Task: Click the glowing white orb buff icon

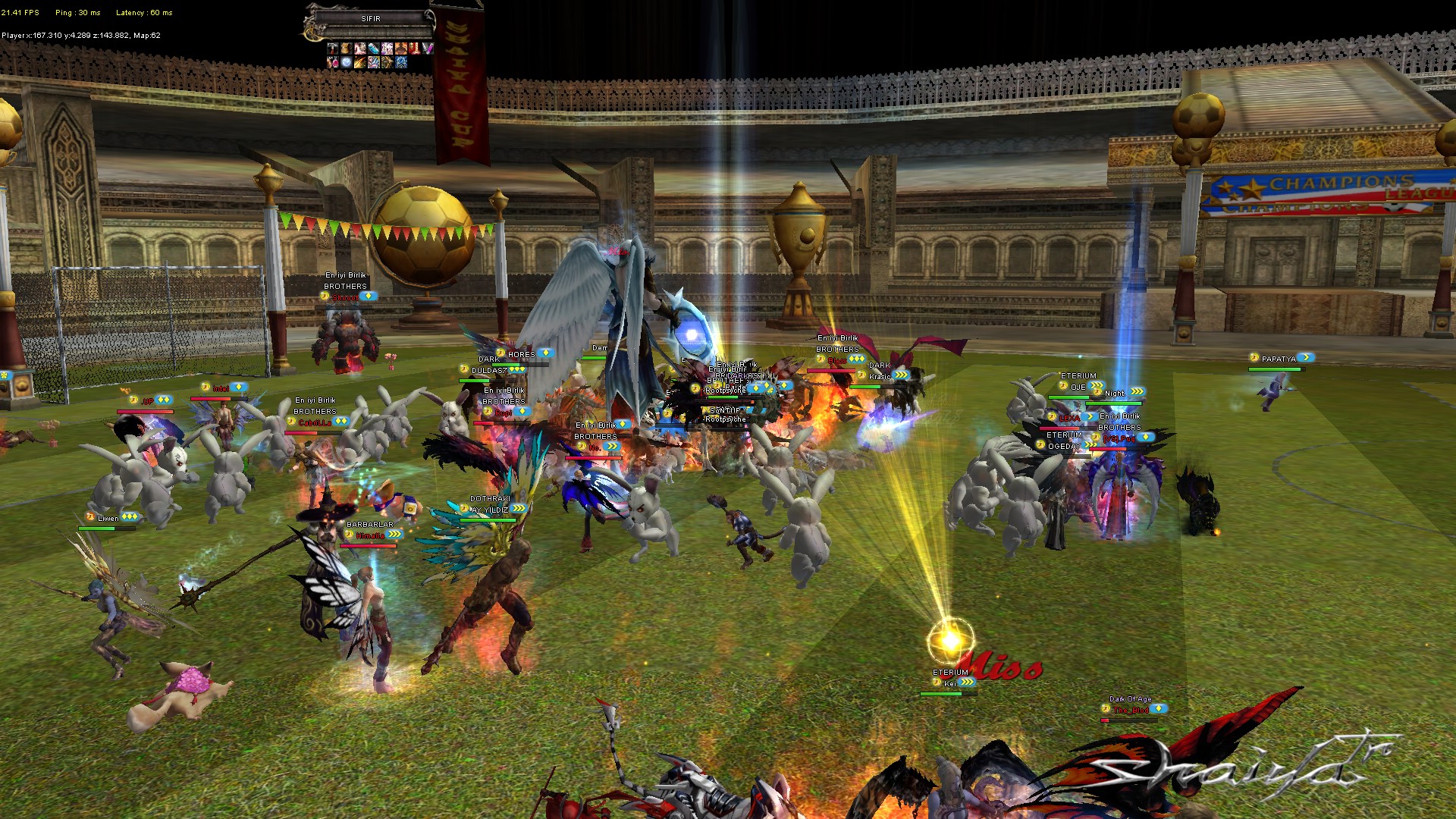Action: 347,62
